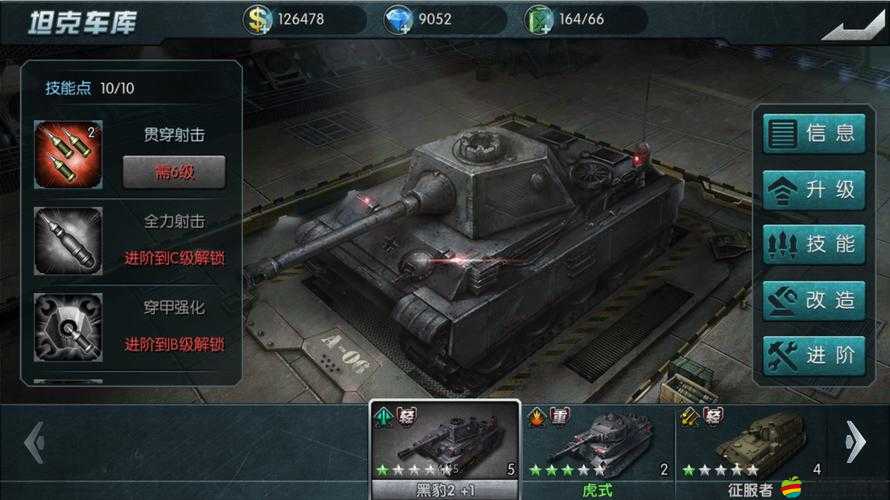Open the 信息 info panel
The width and height of the screenshot is (890, 500).
click(x=813, y=133)
